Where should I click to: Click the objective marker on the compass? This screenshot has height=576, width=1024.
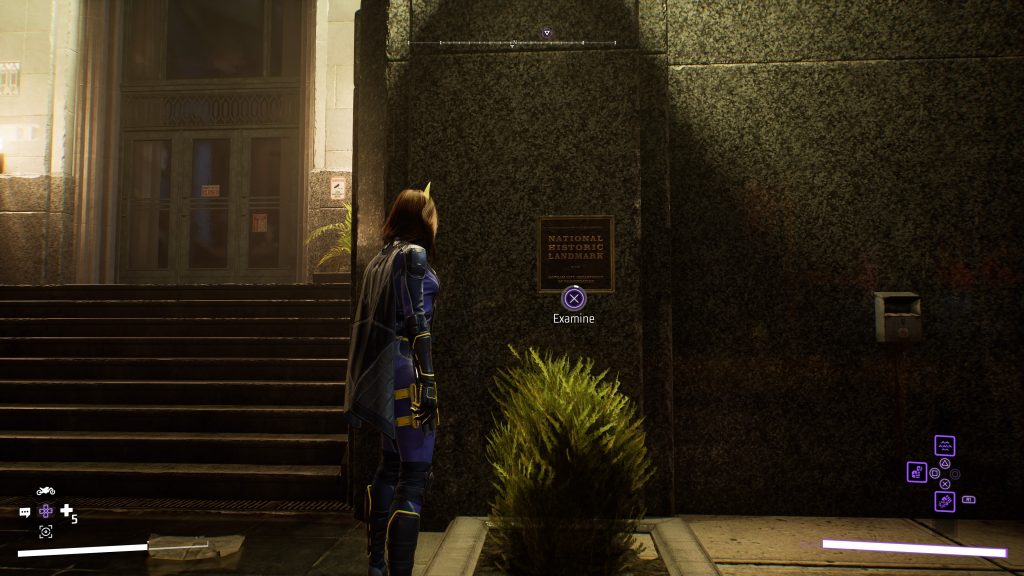point(546,33)
